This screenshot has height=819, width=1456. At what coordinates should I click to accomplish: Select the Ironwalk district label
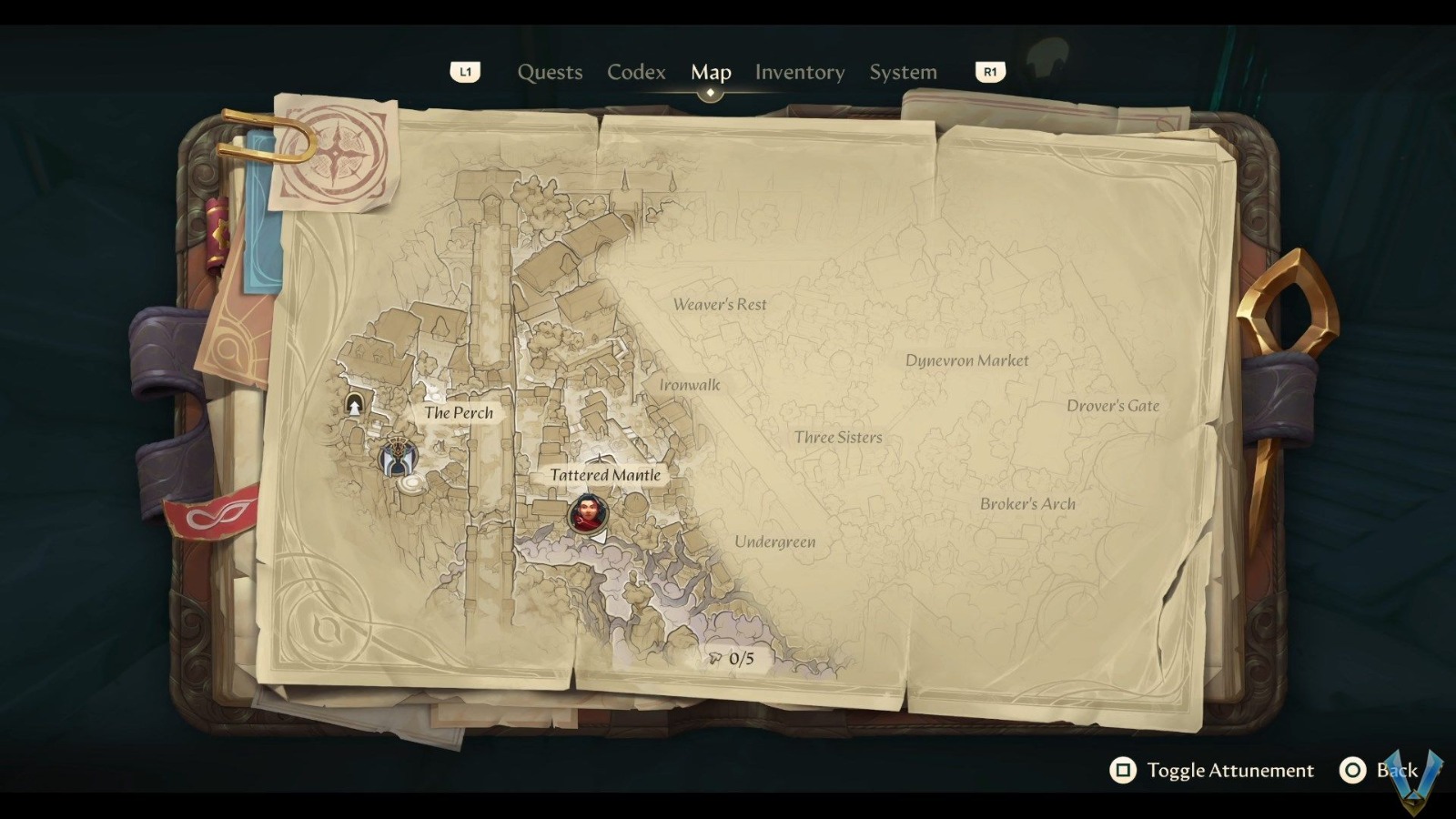690,385
